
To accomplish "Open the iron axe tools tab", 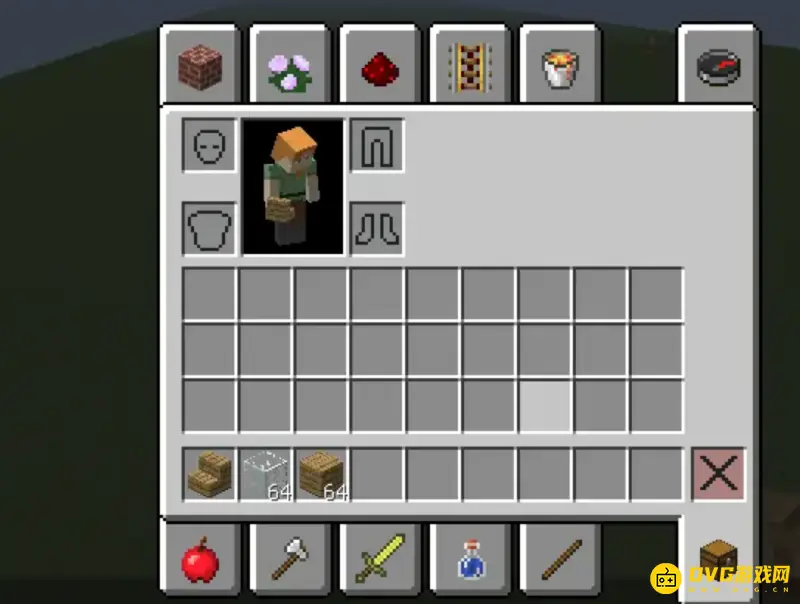I will (290, 558).
